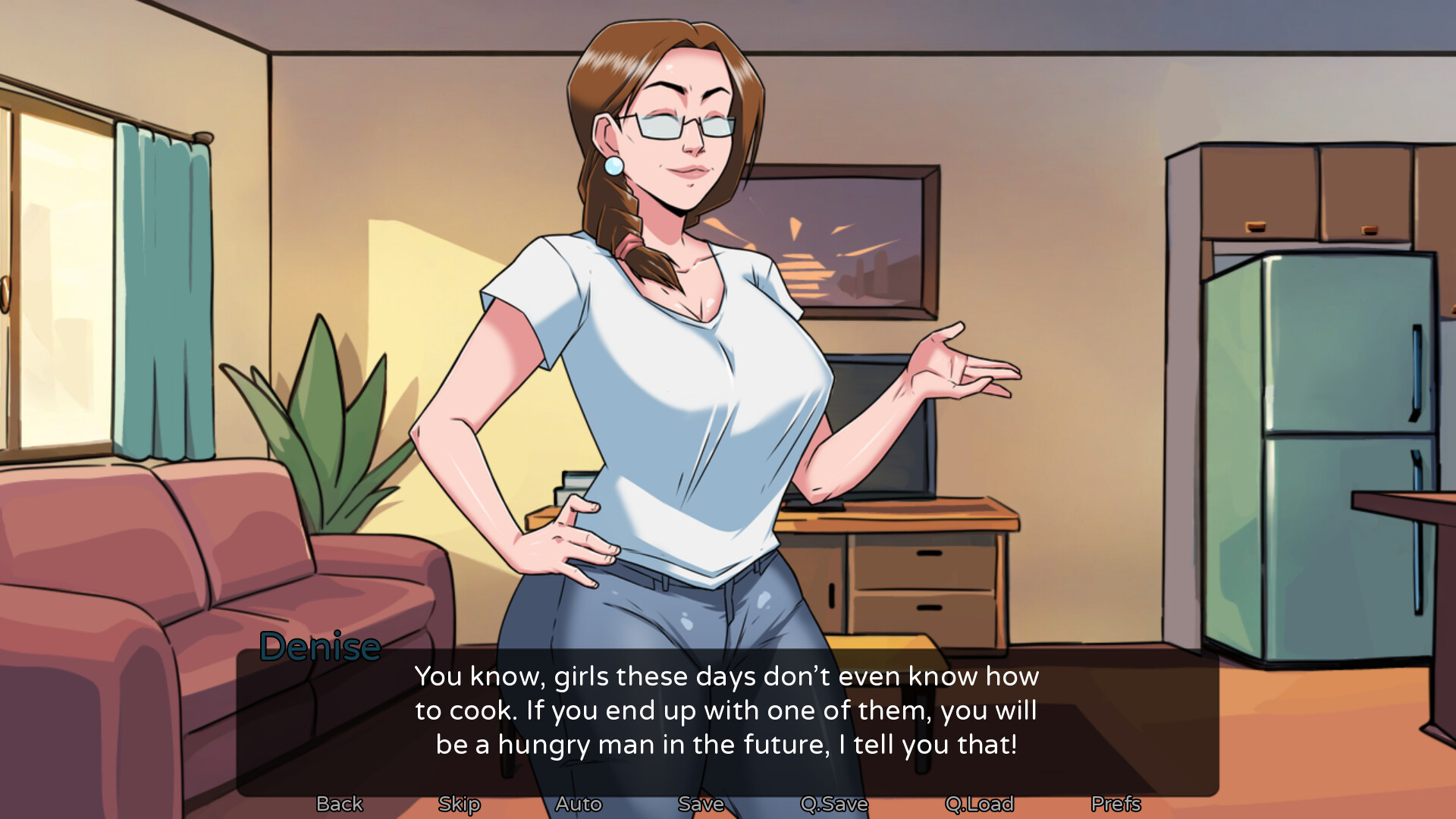Click Back to rewind the dialogue
This screenshot has width=1456, height=819.
(x=339, y=804)
